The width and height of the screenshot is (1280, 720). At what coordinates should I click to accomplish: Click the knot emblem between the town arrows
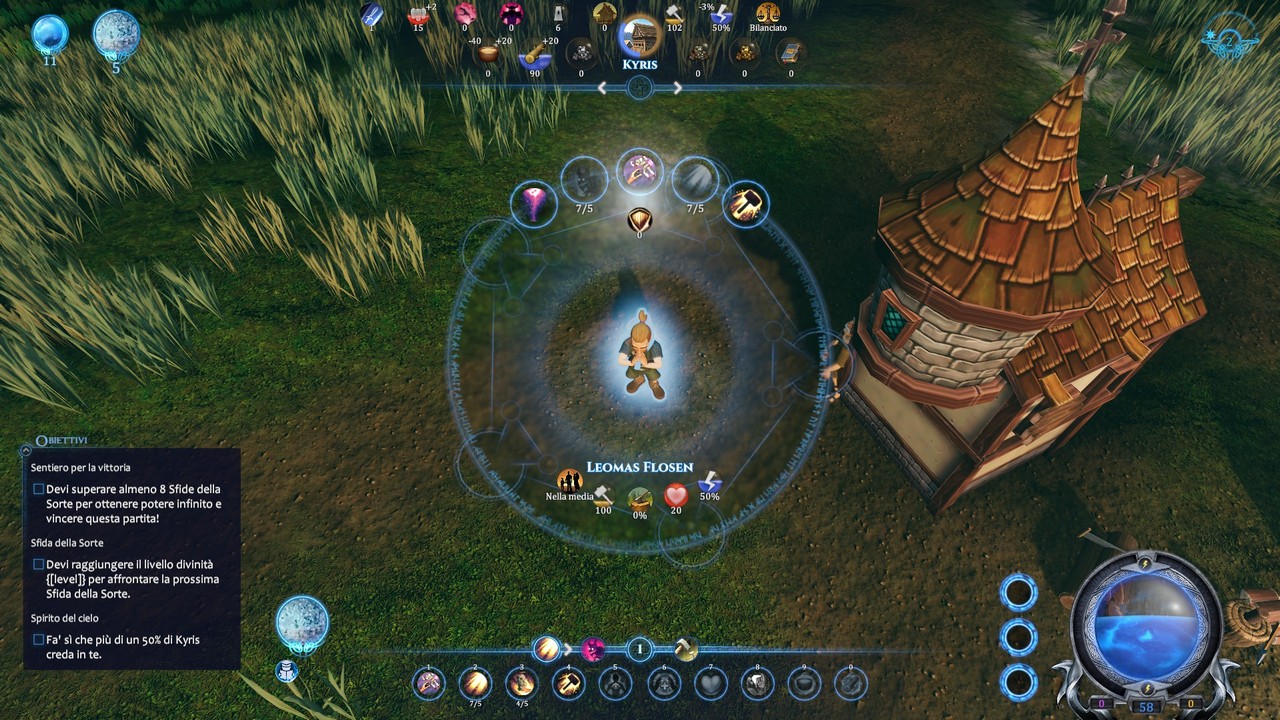pyautogui.click(x=640, y=88)
